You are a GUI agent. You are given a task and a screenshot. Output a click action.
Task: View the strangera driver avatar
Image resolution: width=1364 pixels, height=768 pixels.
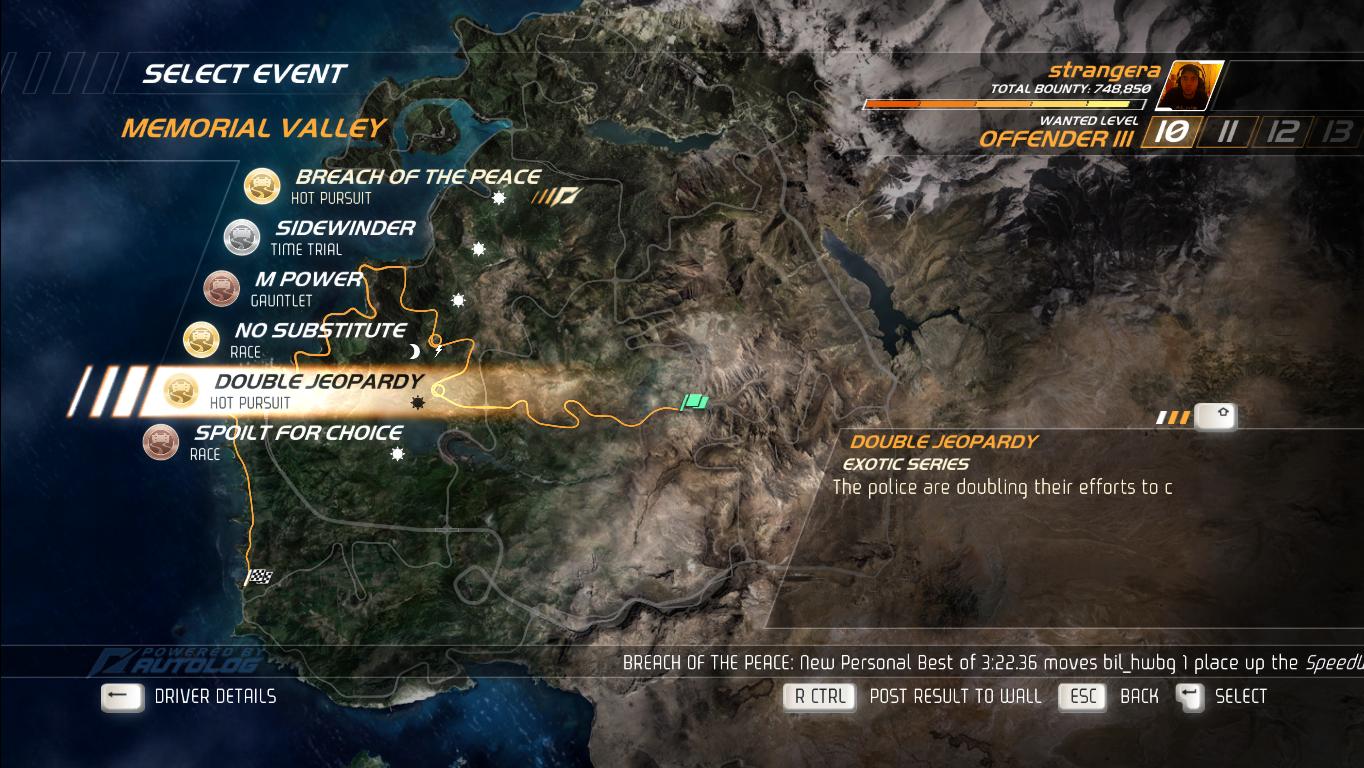click(x=1188, y=85)
